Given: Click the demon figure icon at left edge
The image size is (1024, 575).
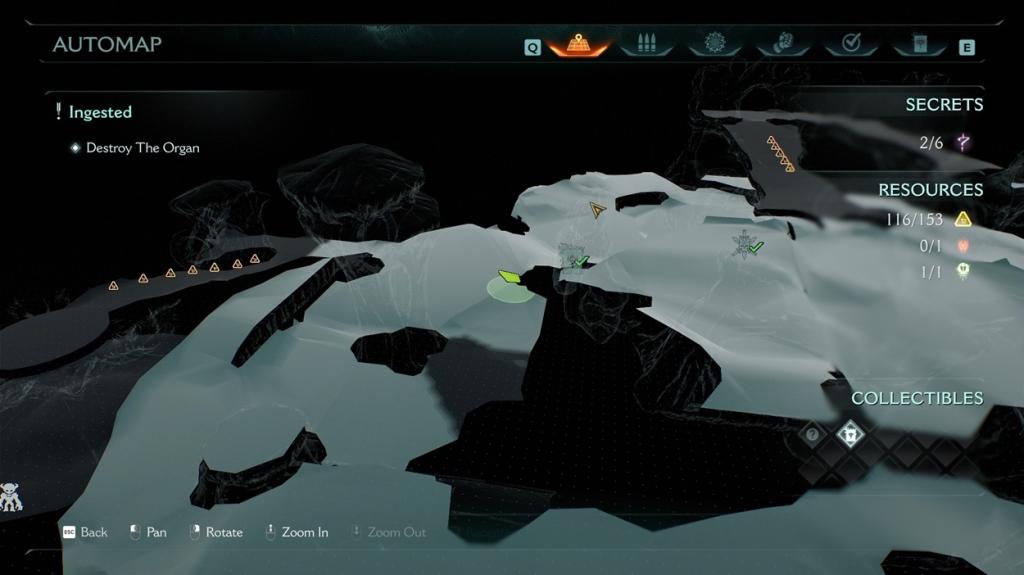Looking at the screenshot, I should point(11,497).
